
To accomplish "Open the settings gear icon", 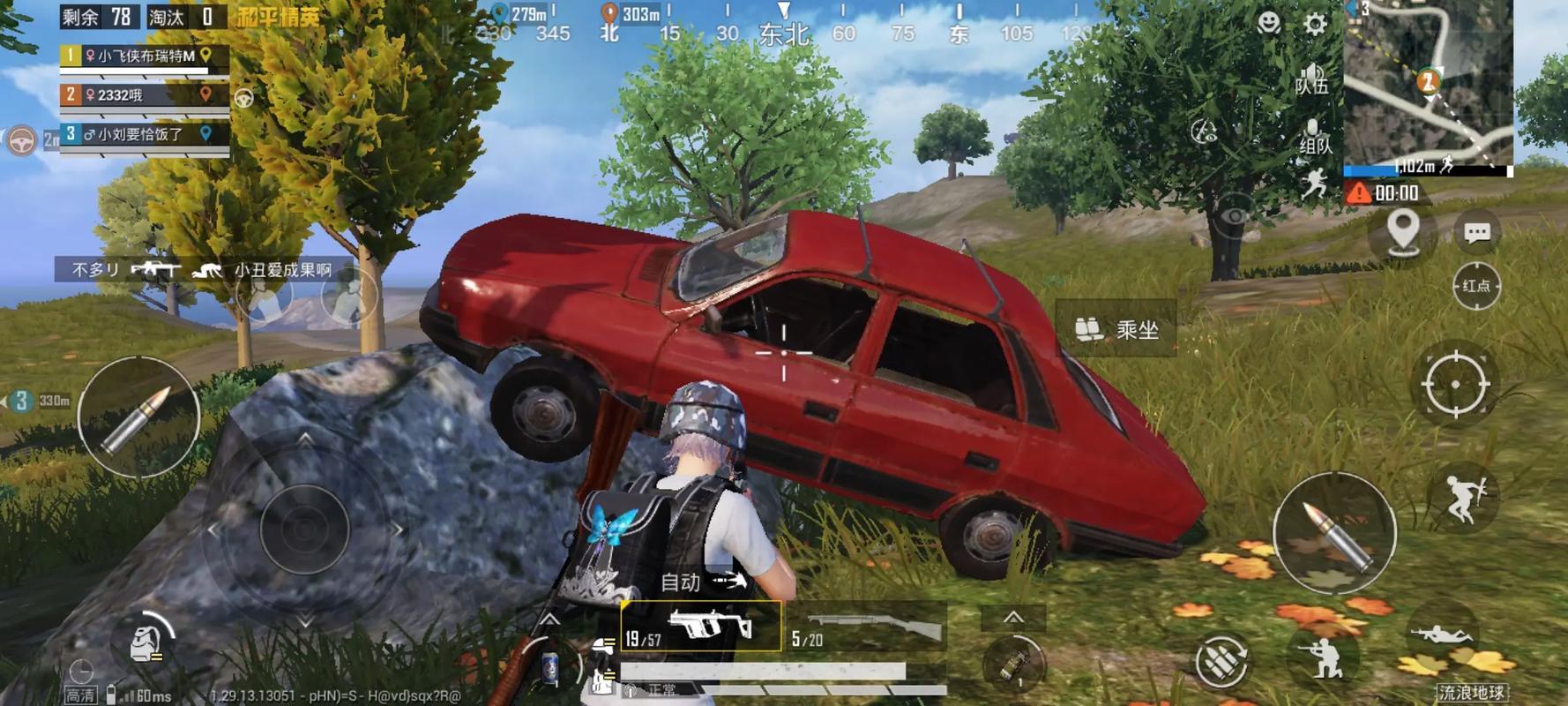I will (1315, 24).
